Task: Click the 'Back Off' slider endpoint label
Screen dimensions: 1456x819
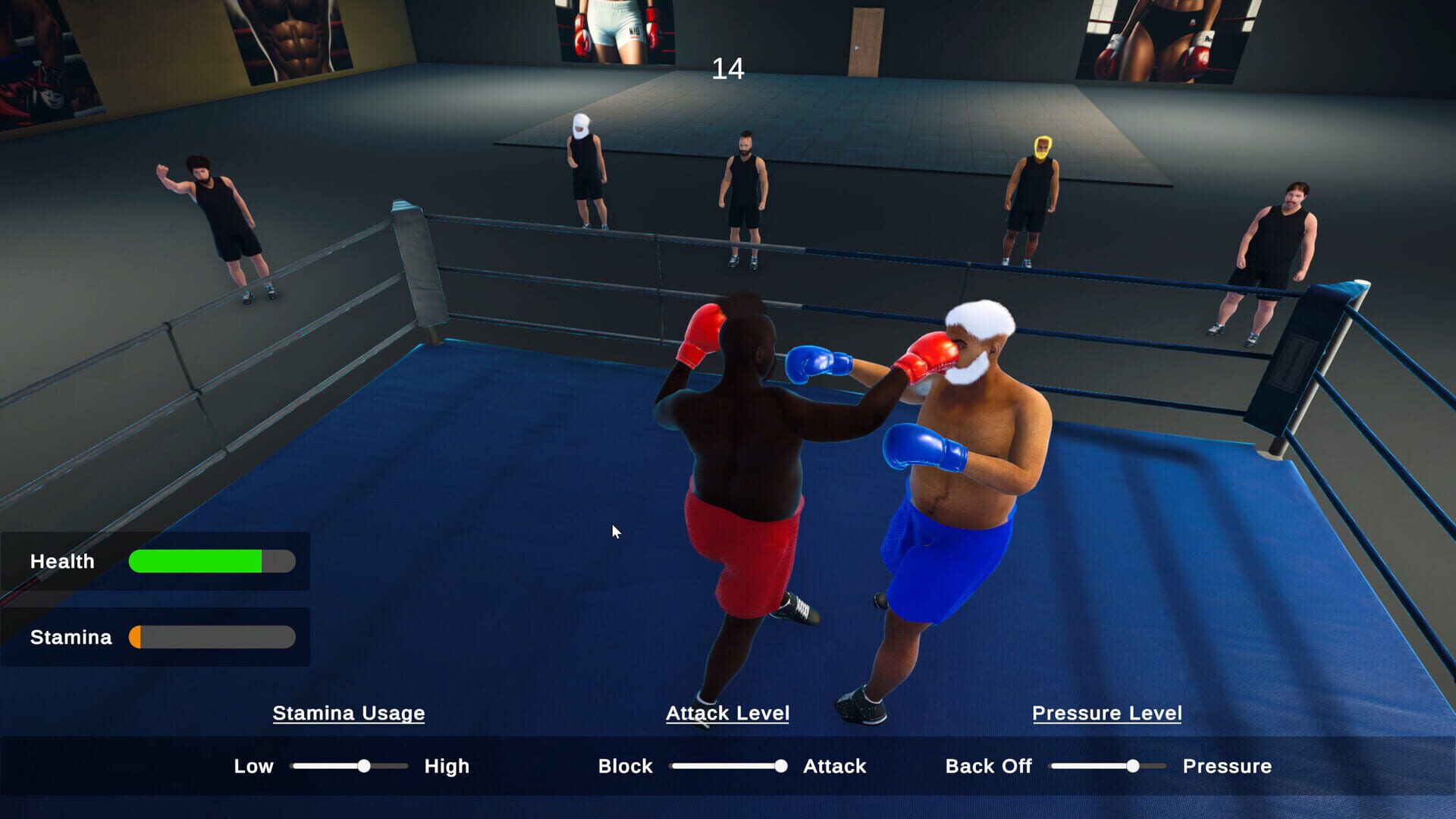Action: [x=988, y=766]
